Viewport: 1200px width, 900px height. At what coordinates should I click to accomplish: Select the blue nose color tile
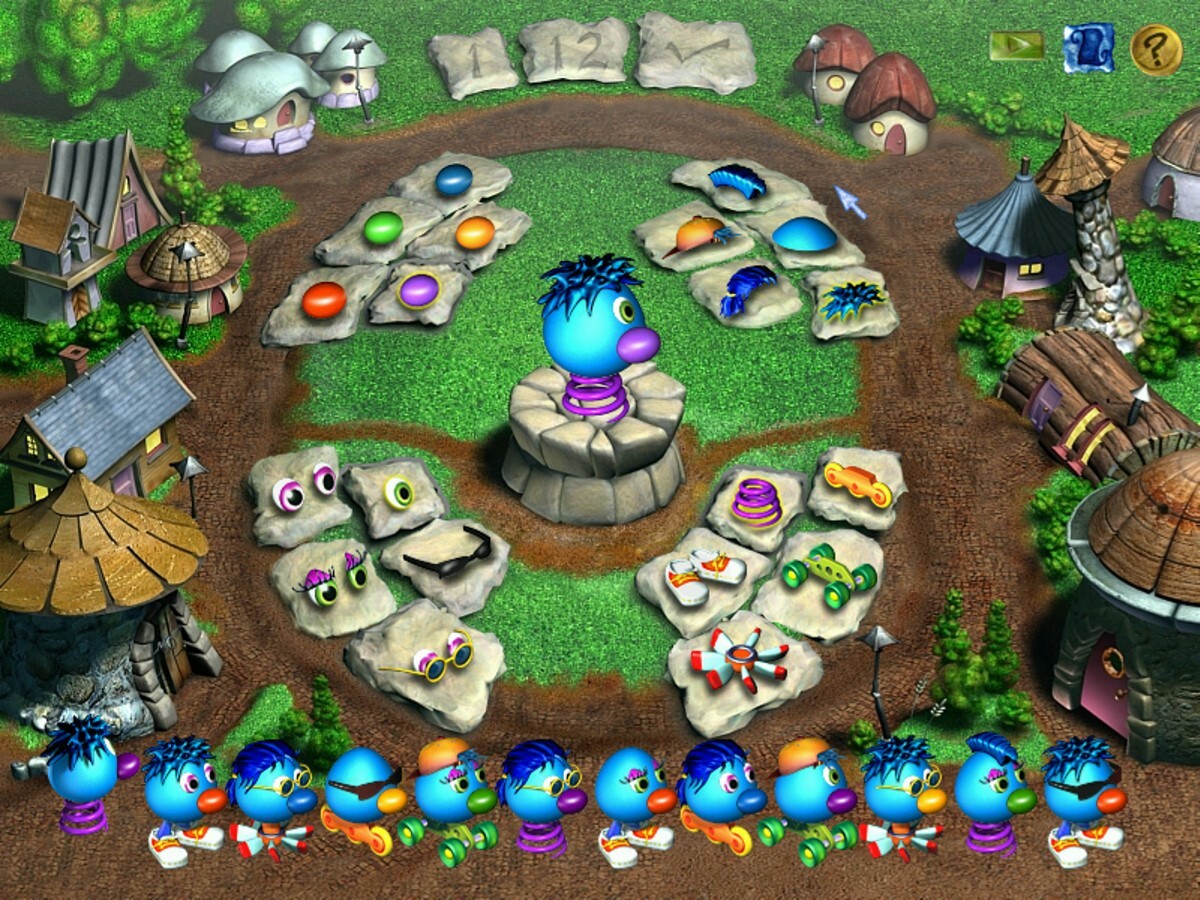(x=453, y=180)
